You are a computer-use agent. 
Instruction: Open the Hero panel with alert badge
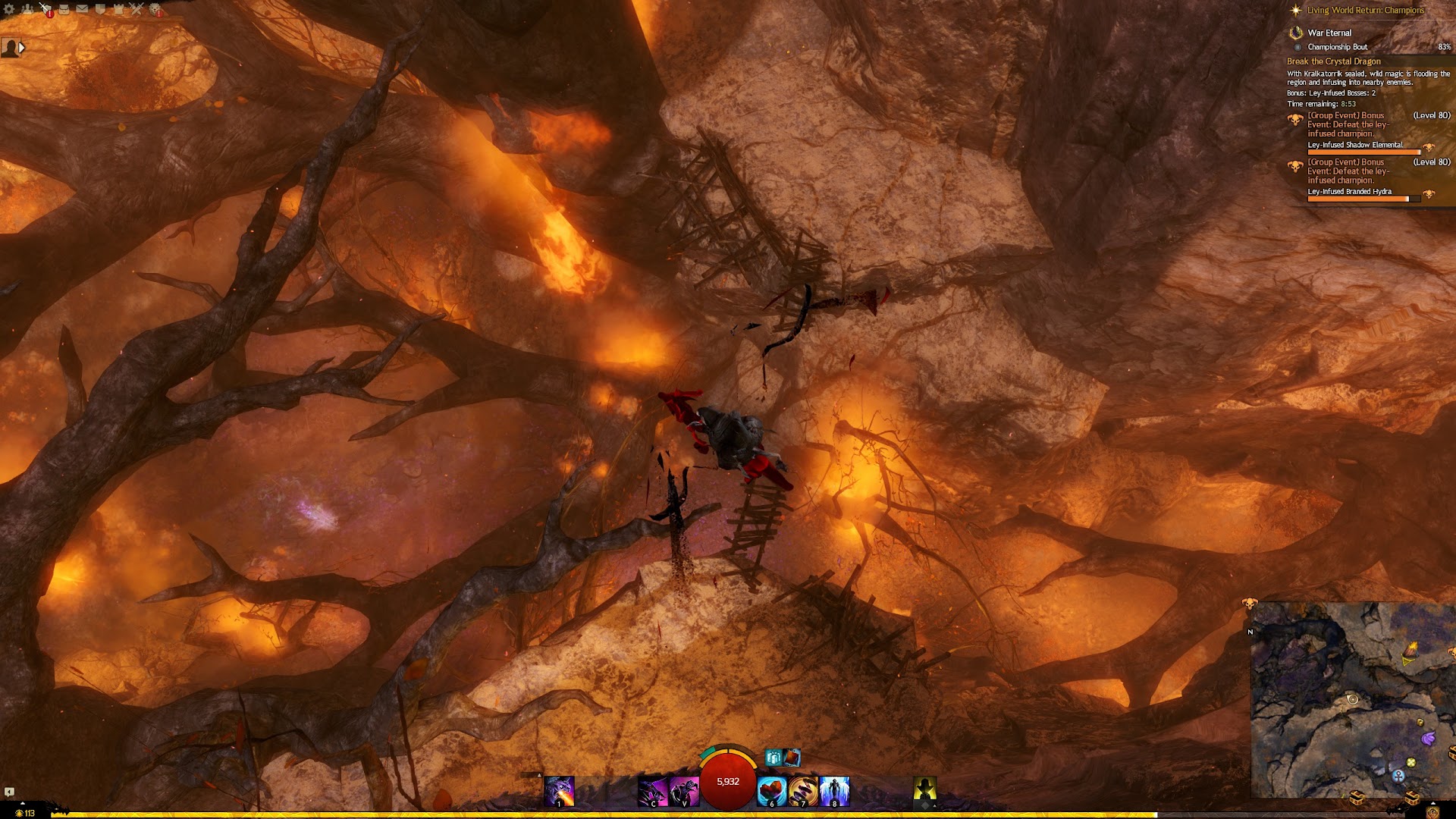click(45, 9)
